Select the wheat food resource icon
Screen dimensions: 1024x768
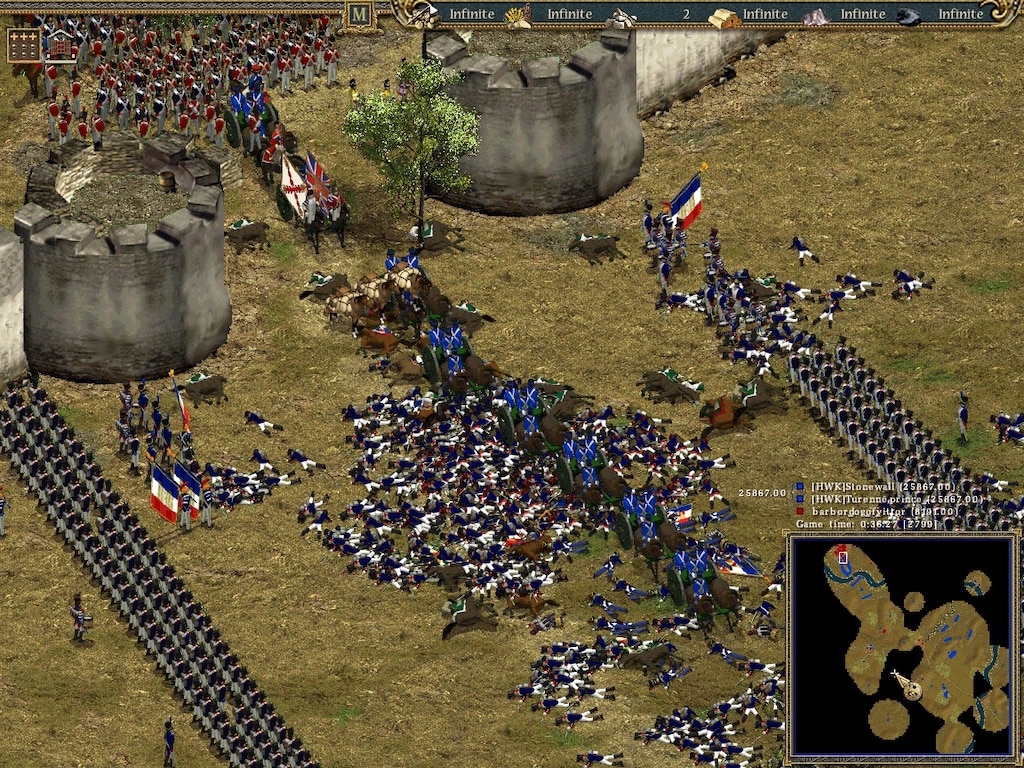518,14
